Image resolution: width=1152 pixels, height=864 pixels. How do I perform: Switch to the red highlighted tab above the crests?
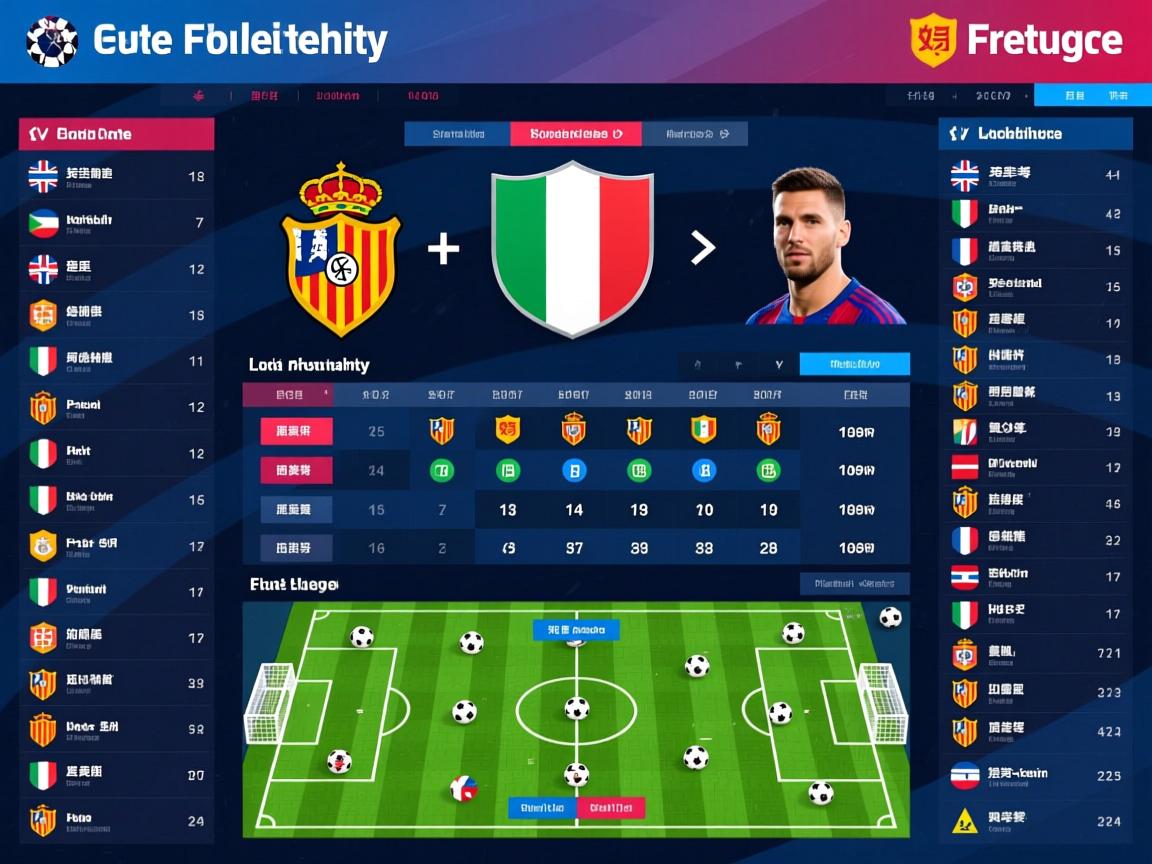pyautogui.click(x=575, y=134)
